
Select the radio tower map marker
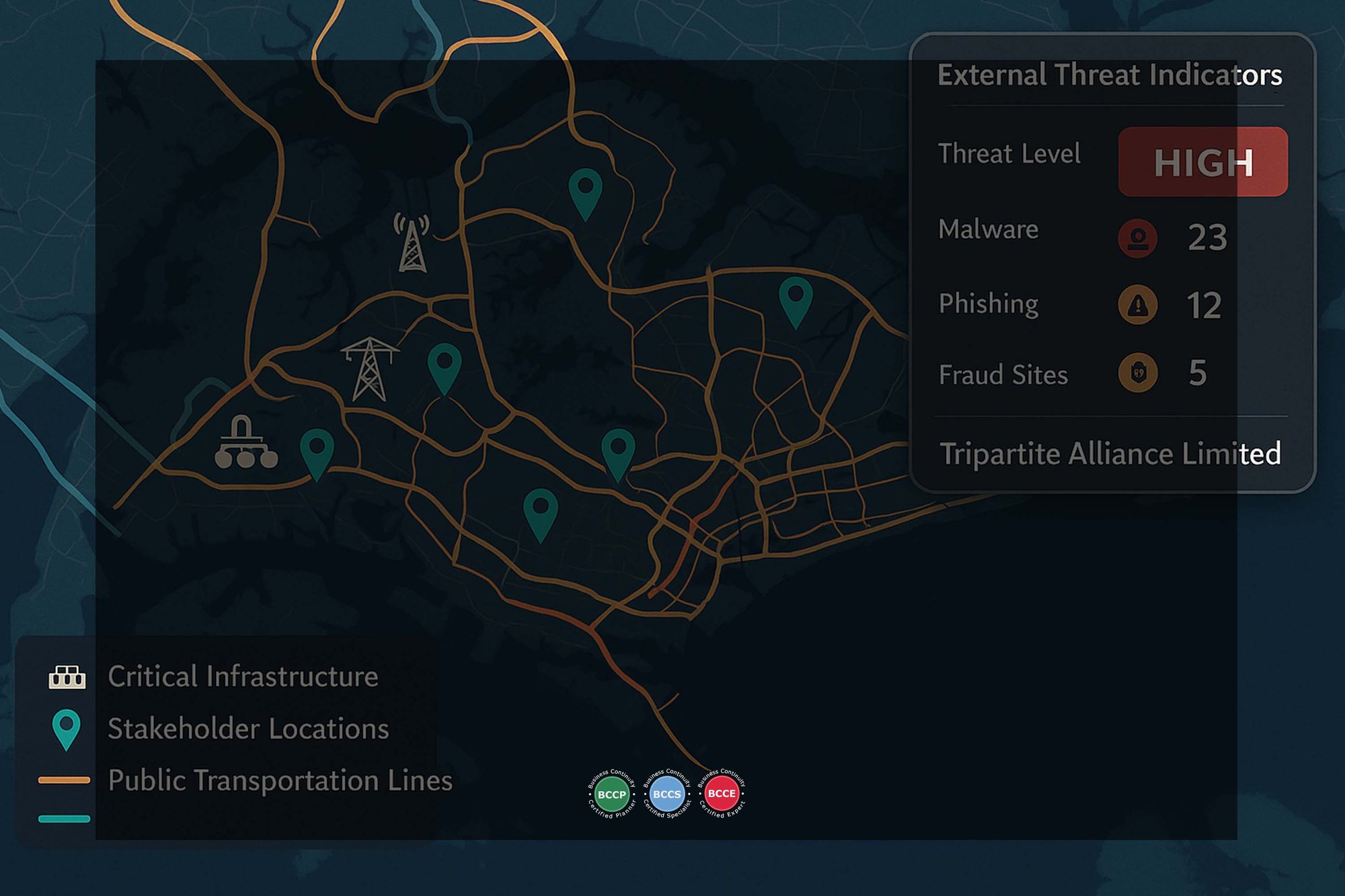[x=412, y=243]
